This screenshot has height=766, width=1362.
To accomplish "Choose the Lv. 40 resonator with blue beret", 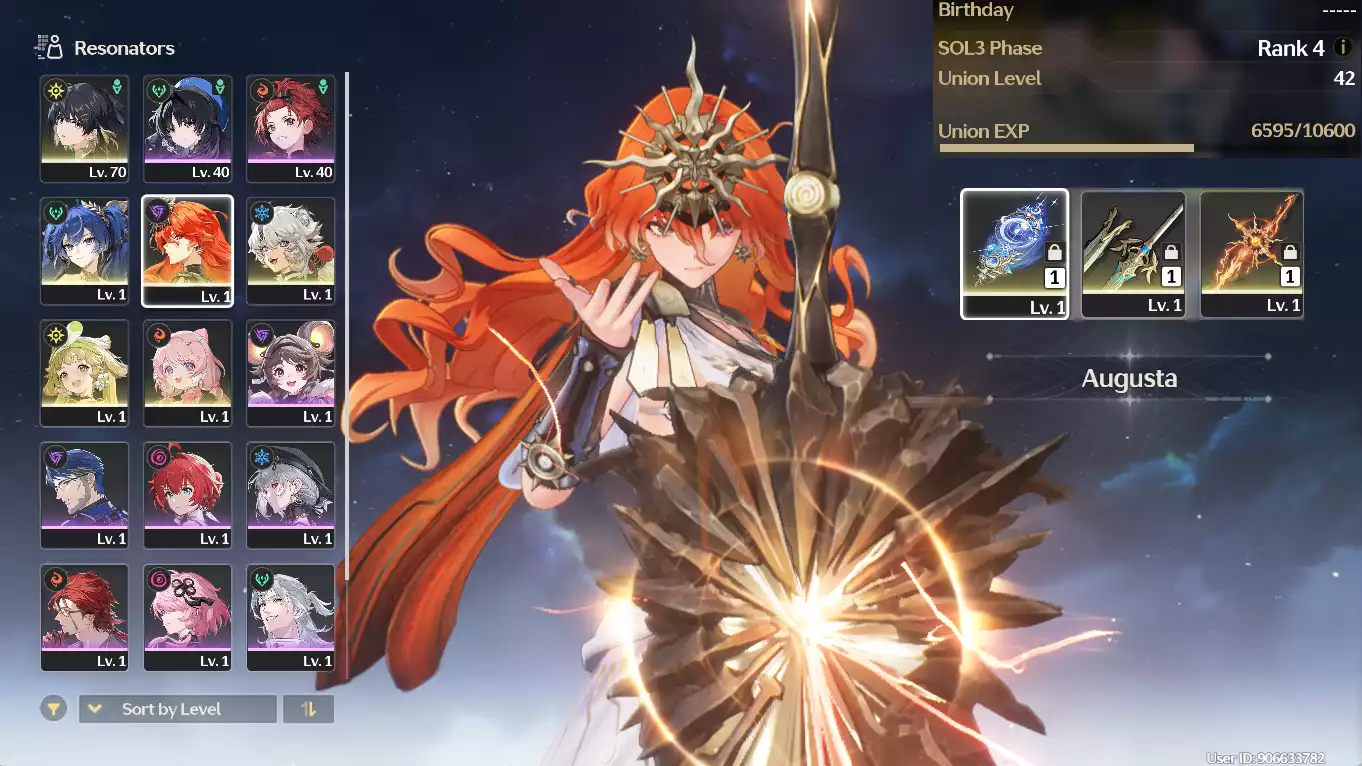I will pos(187,128).
